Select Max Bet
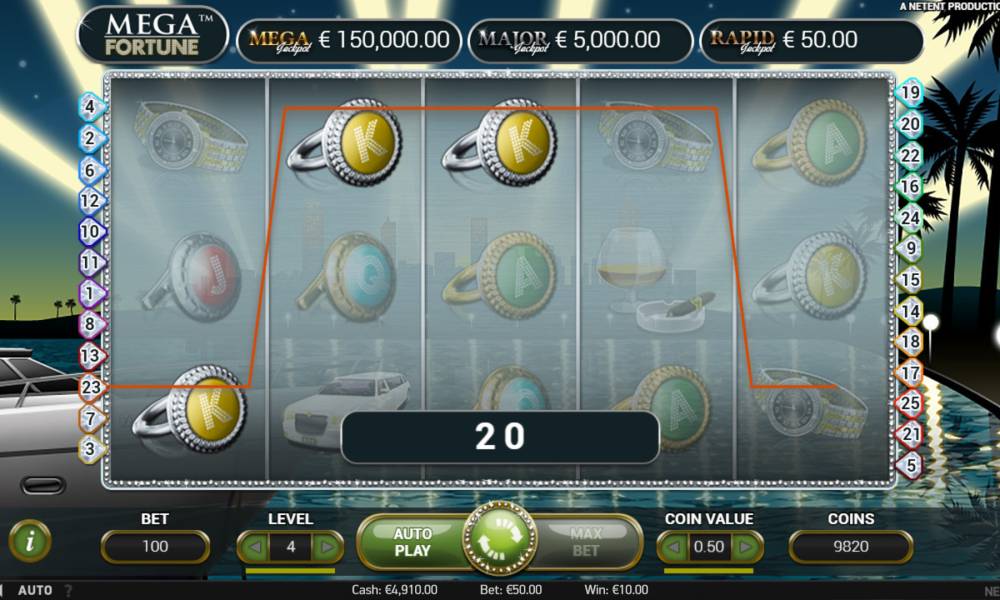The width and height of the screenshot is (1000, 600). (x=586, y=542)
